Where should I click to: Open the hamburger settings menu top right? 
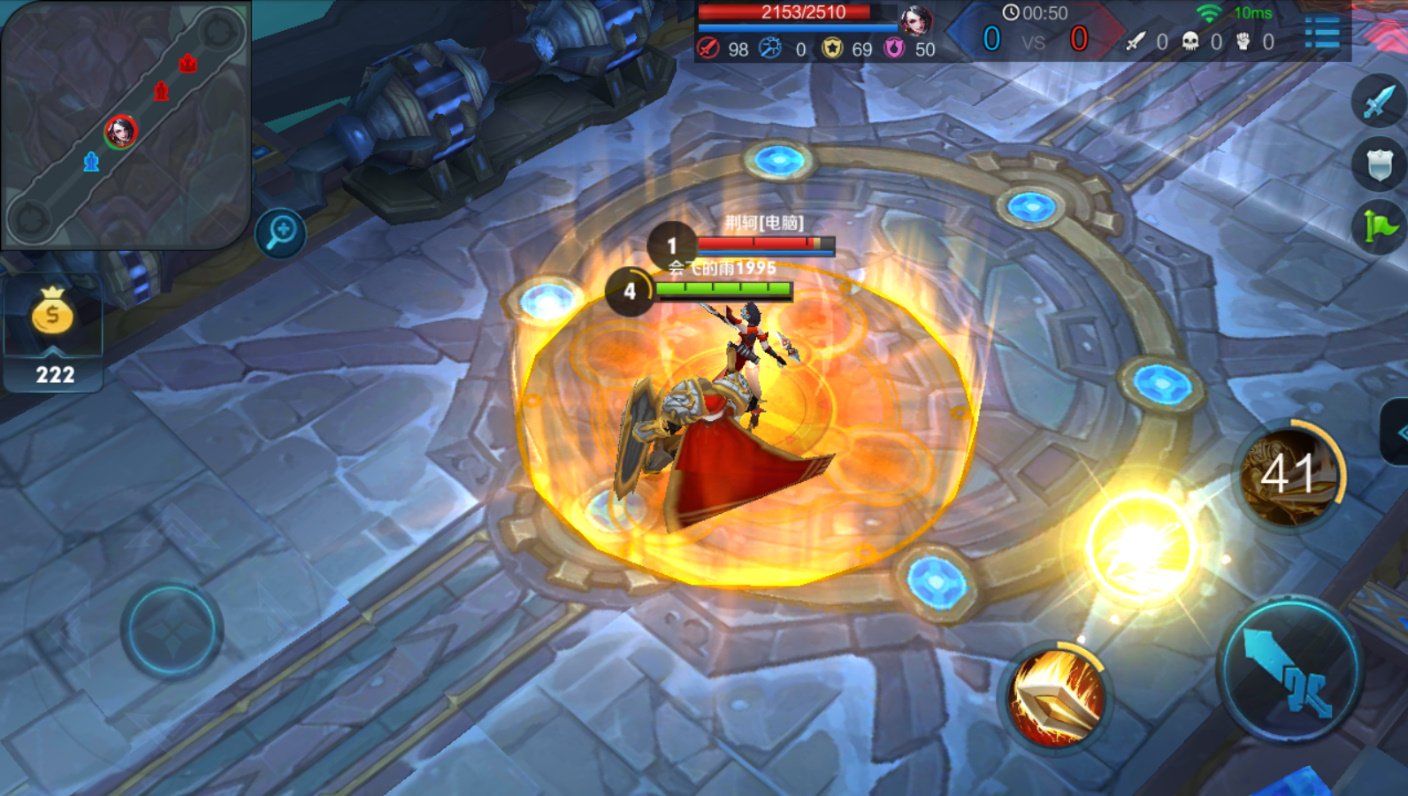point(1320,30)
